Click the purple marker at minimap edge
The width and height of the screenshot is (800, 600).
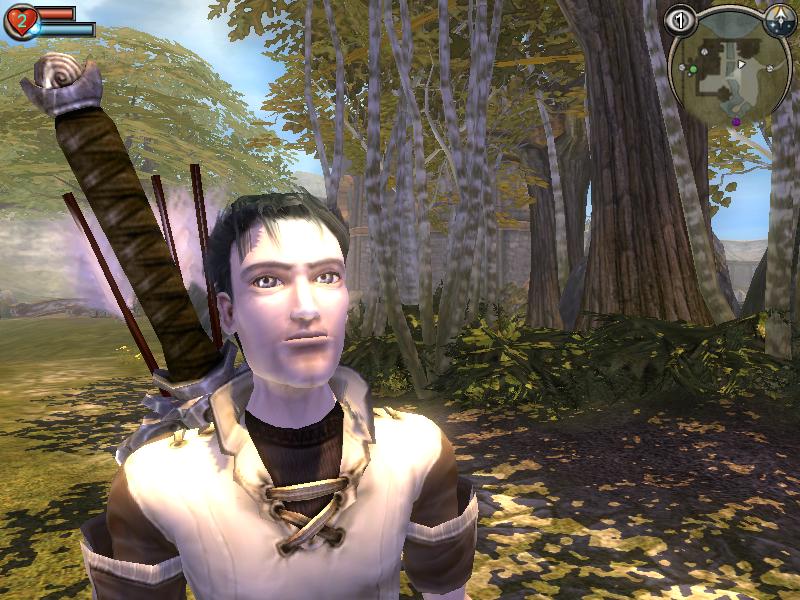737,121
